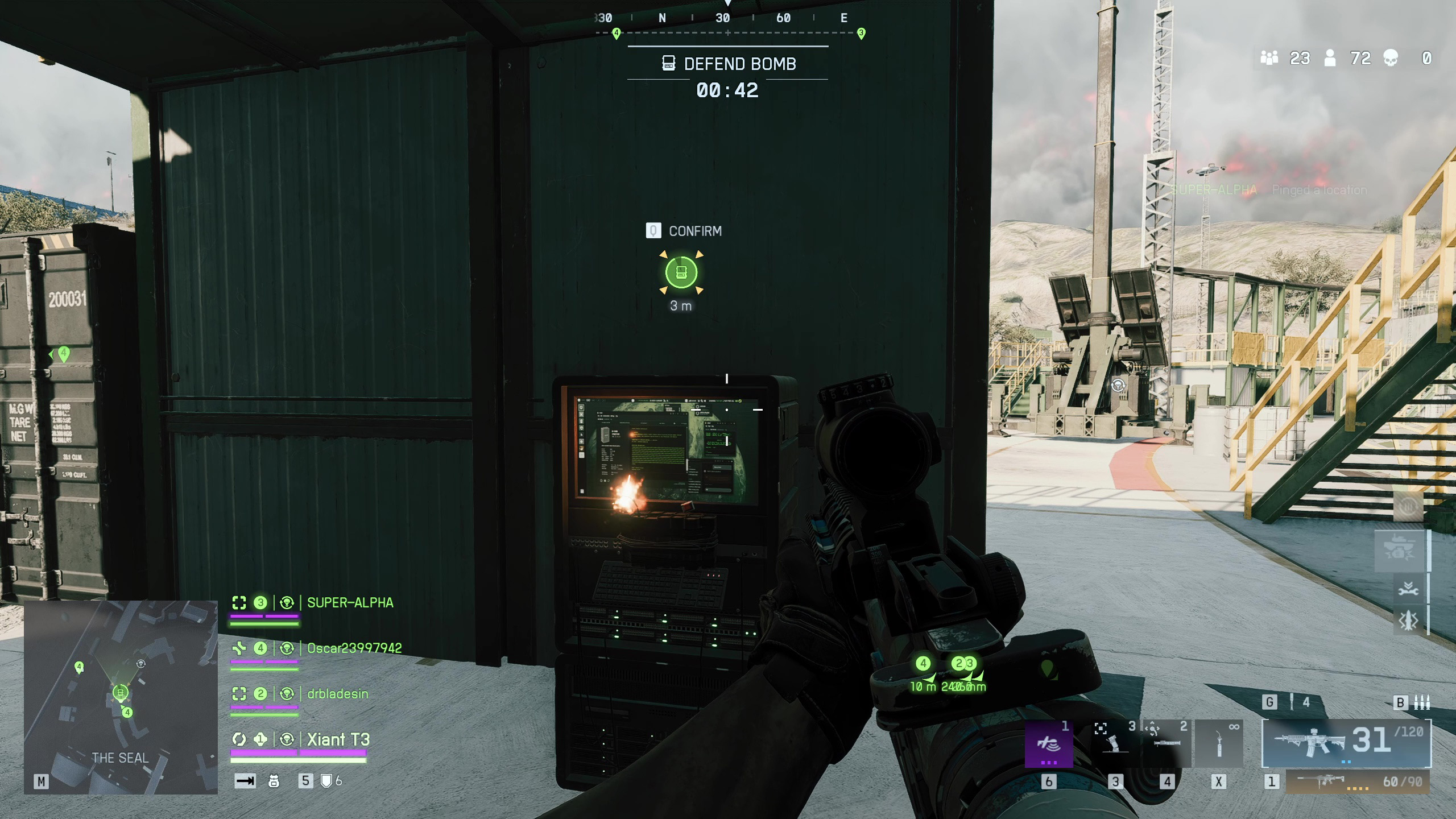Select the grenade icon
The width and height of the screenshot is (1456, 819).
tap(1292, 702)
